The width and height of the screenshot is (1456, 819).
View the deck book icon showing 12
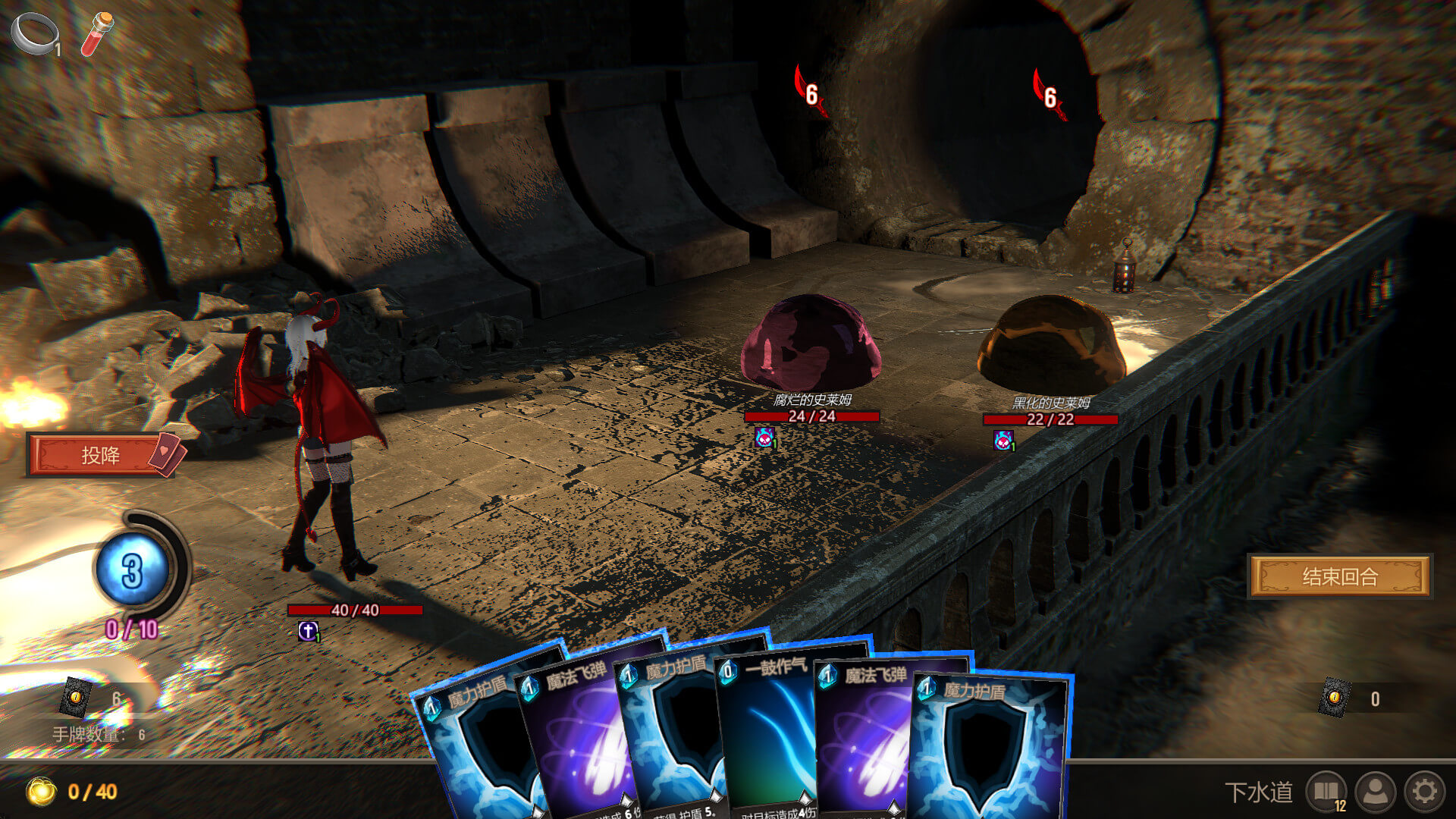coord(1326,792)
